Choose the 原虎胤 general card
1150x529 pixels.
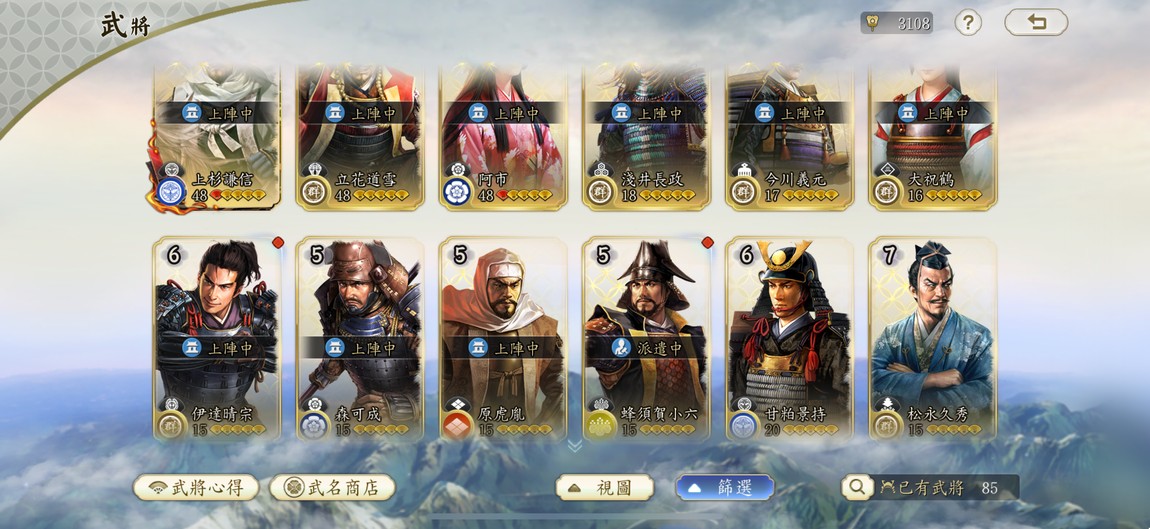[503, 338]
